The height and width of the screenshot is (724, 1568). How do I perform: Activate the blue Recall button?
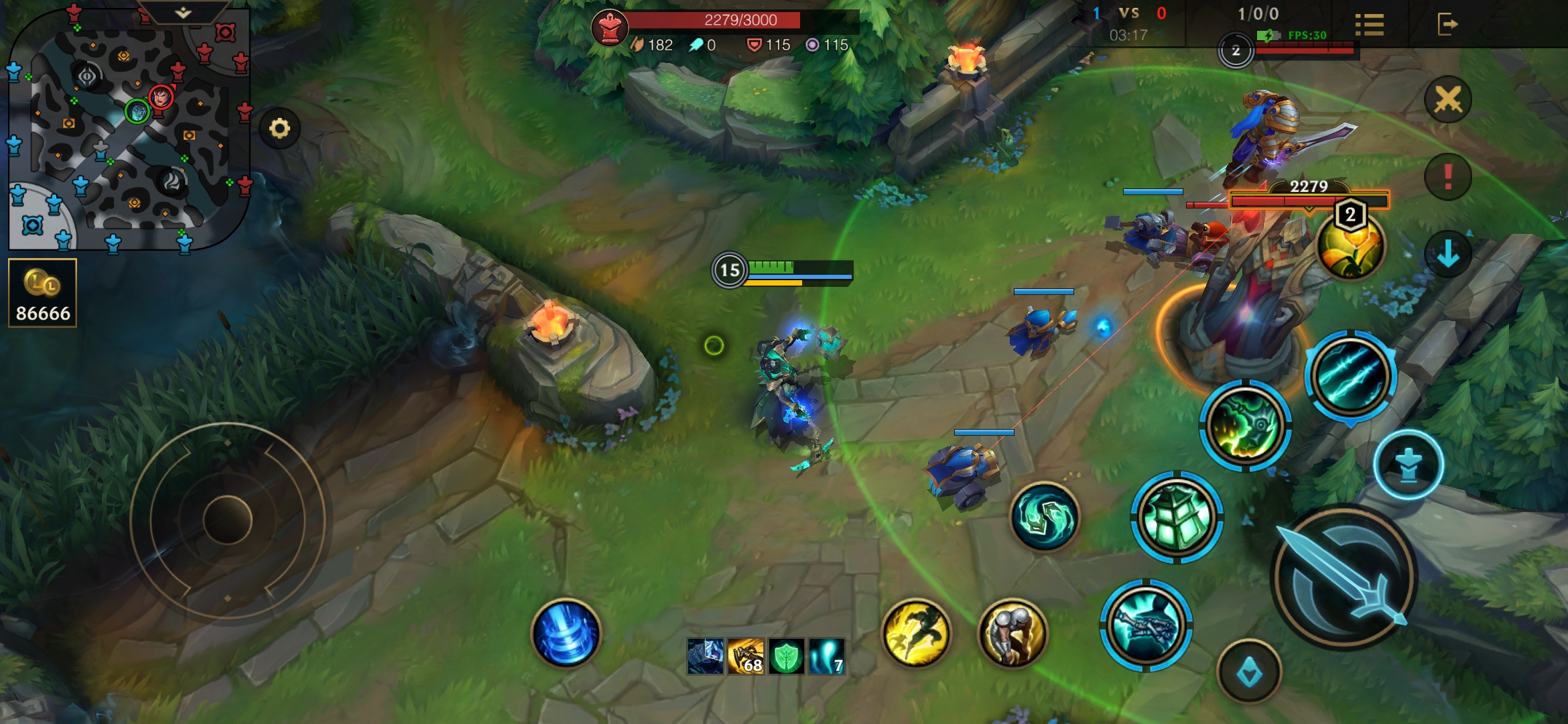point(566,633)
